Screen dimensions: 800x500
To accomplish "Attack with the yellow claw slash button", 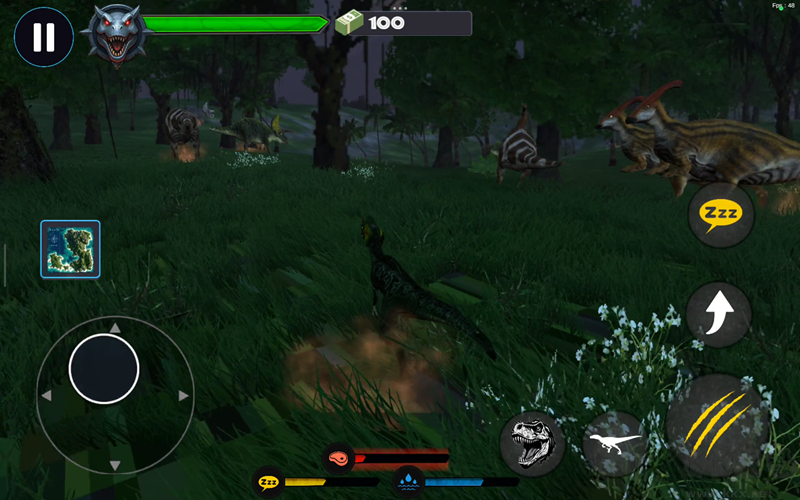I will tap(718, 424).
